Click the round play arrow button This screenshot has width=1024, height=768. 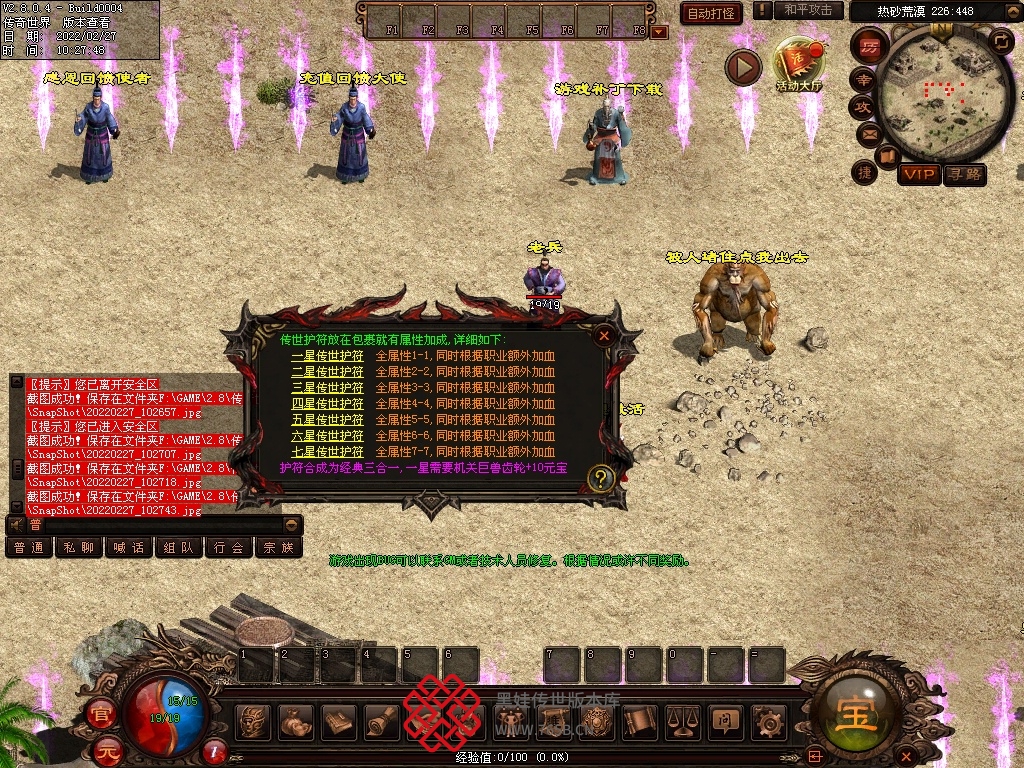(743, 68)
